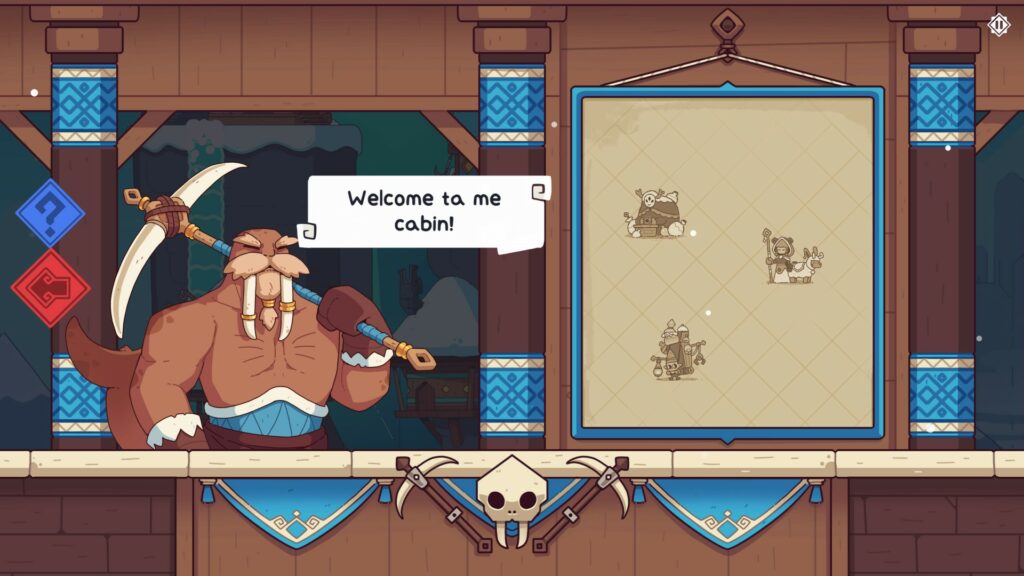Pick the laden traveling merchant map marker

[x=679, y=351]
